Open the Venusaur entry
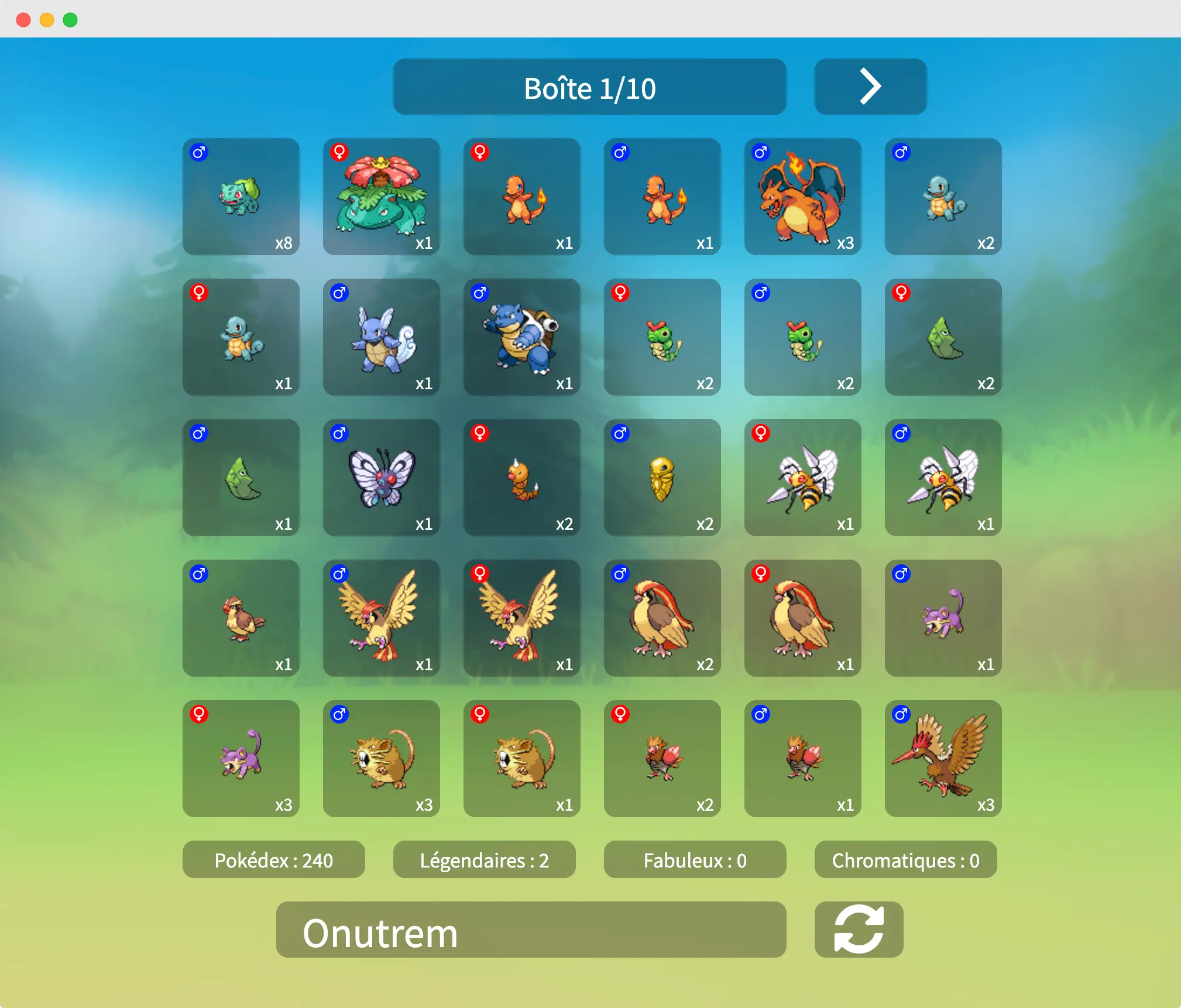The width and height of the screenshot is (1181, 1008). click(x=381, y=196)
